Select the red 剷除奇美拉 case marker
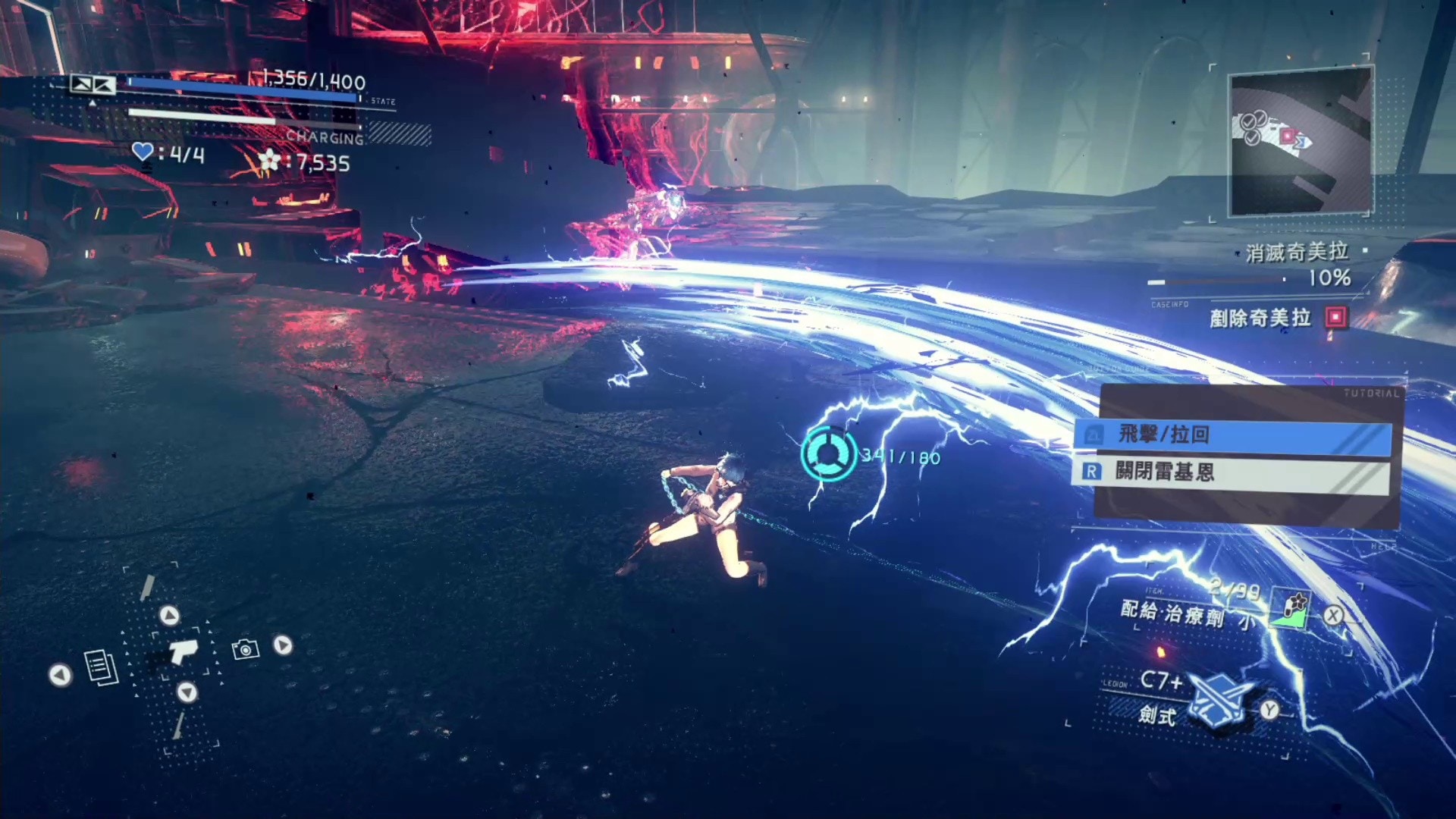 pos(1335,317)
